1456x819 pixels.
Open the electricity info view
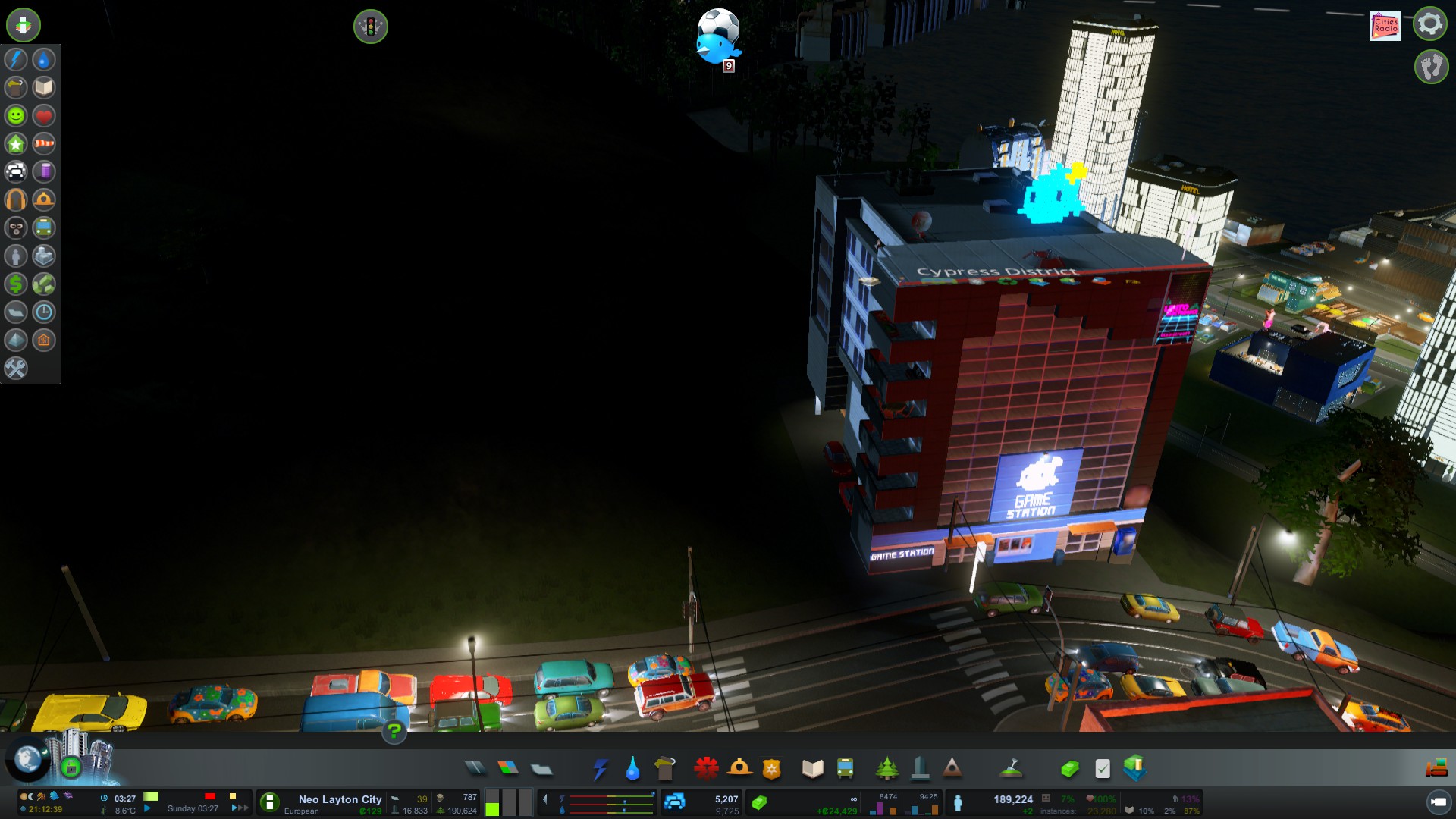[16, 59]
